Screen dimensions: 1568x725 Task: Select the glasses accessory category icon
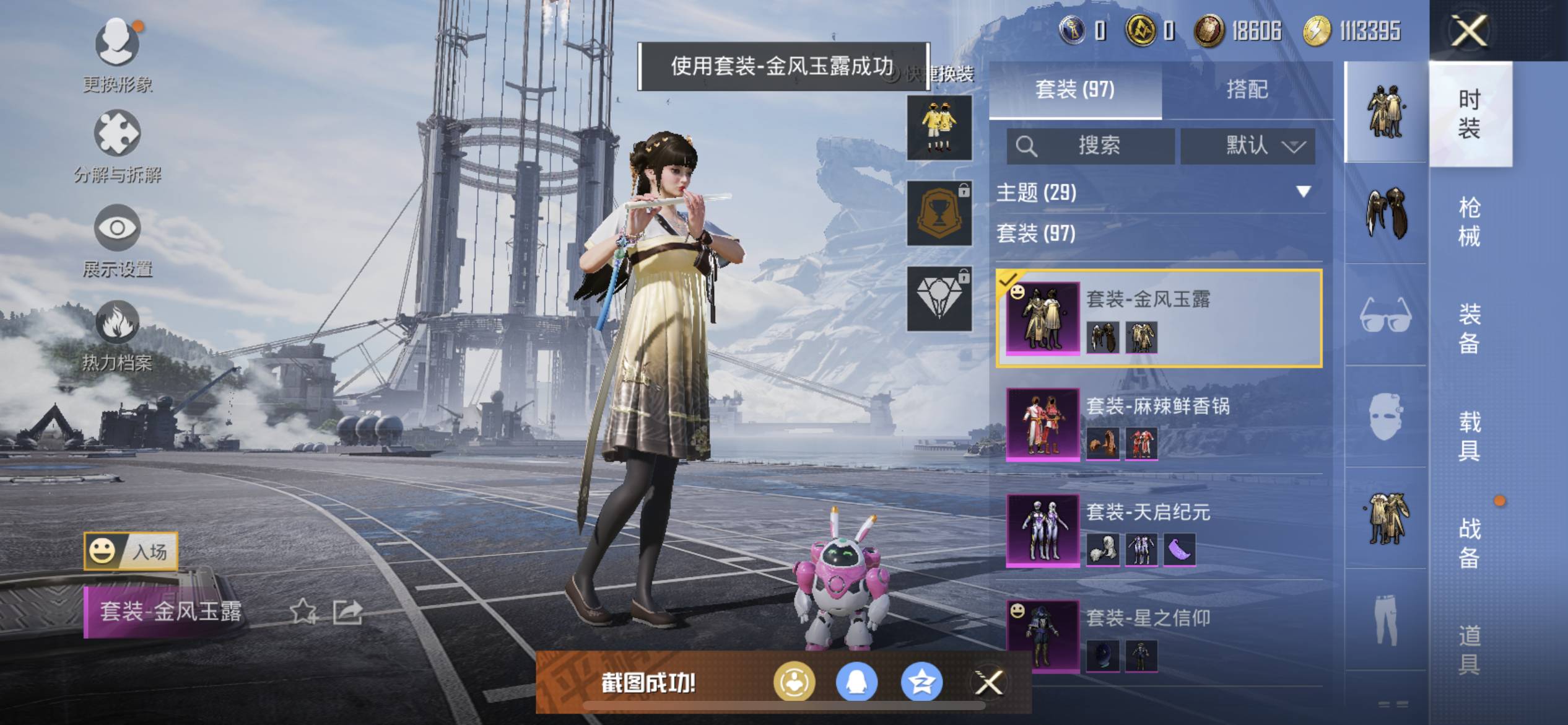[x=1386, y=315]
